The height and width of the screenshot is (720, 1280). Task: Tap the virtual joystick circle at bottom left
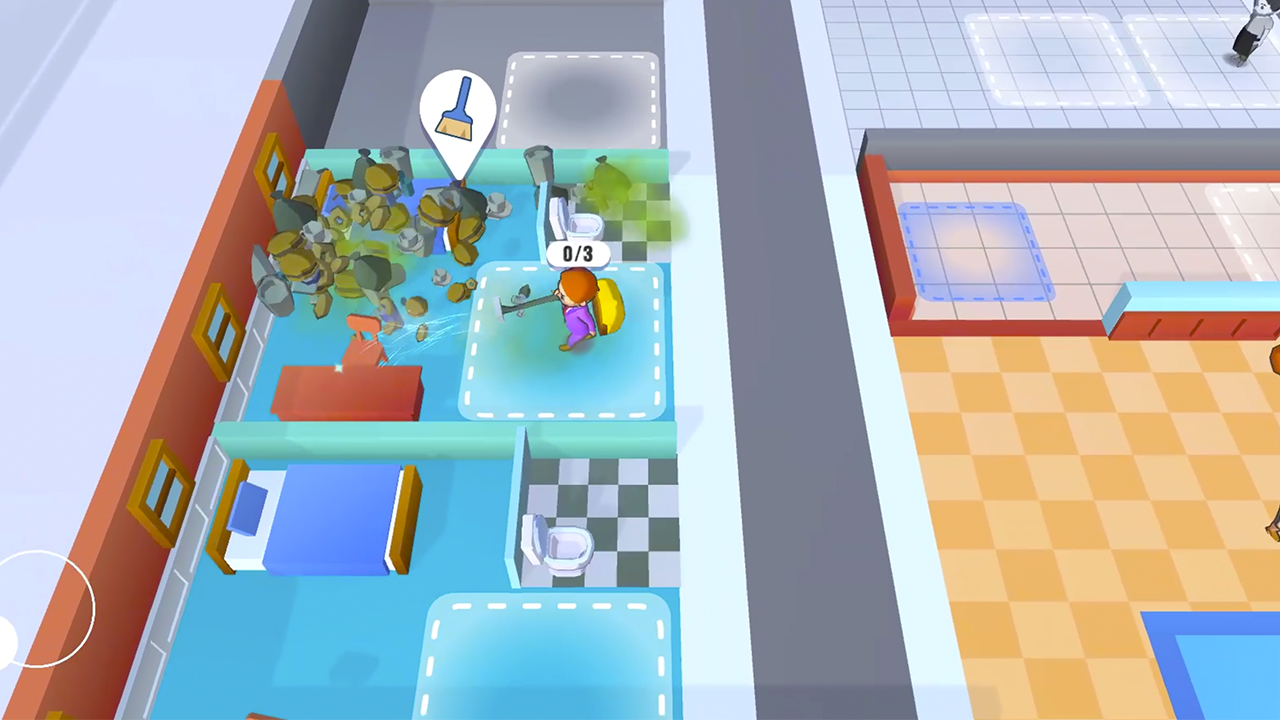45,610
